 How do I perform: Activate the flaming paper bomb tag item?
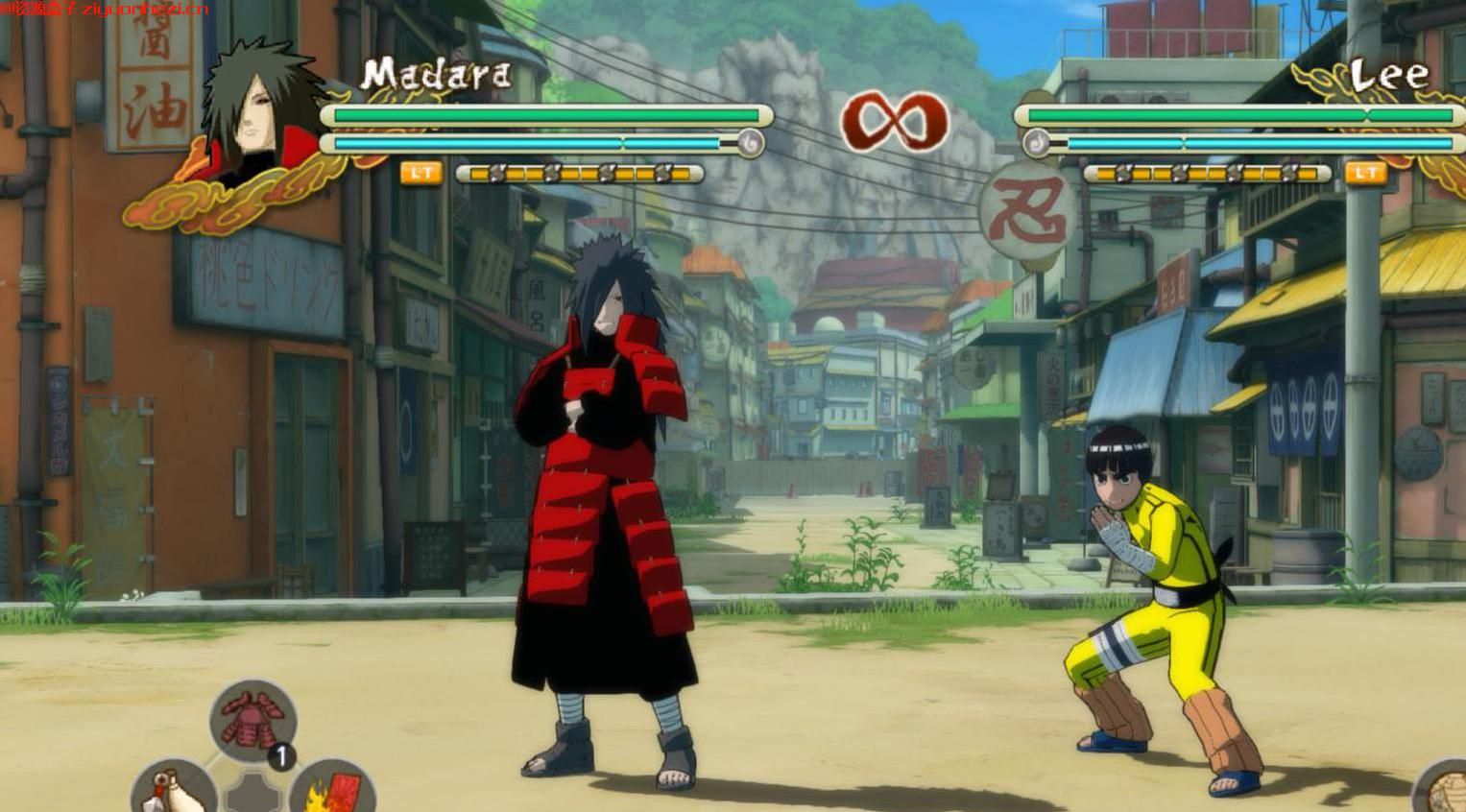tap(332, 789)
